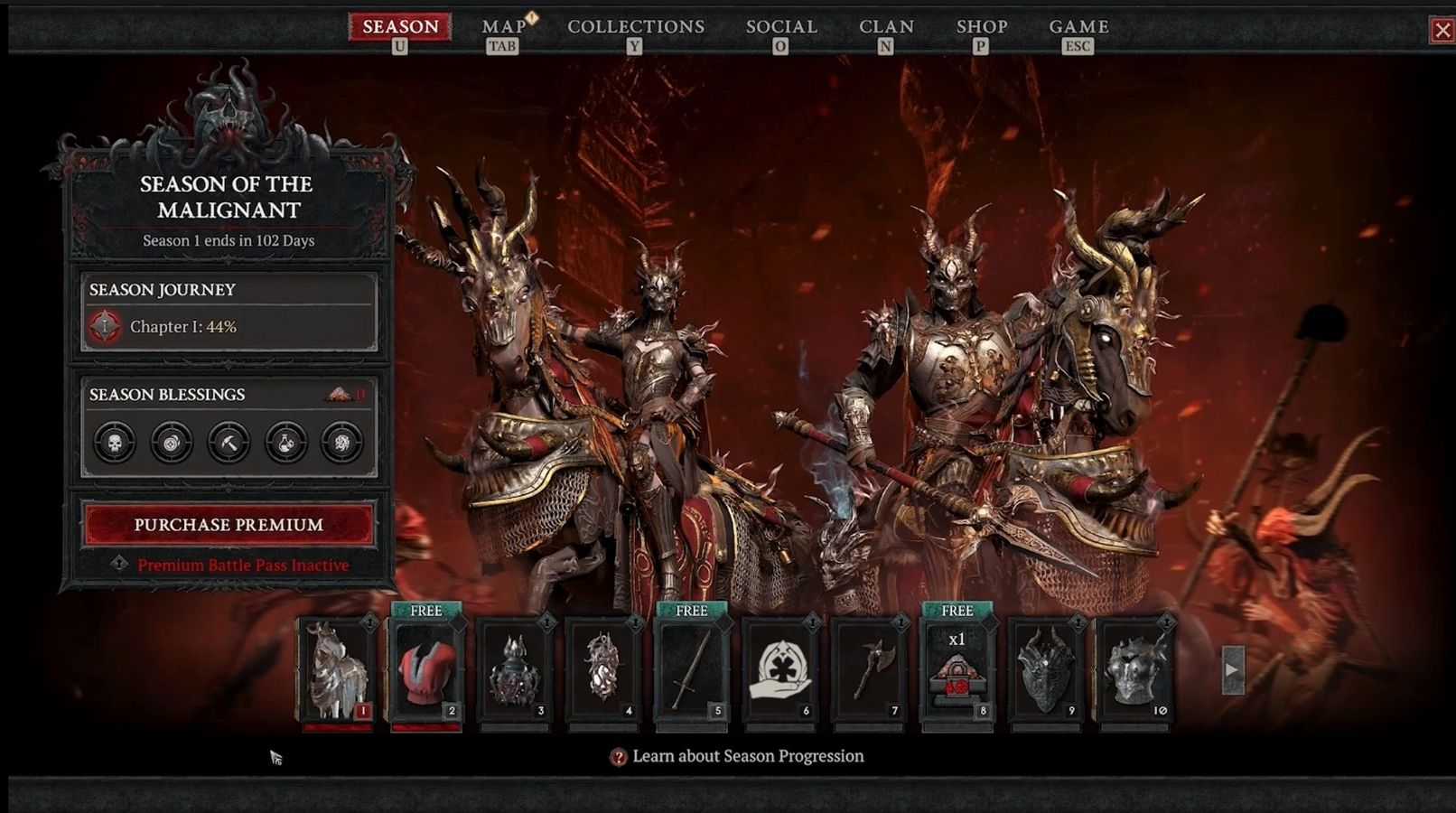
Task: Switch to the Game menu tab
Action: pyautogui.click(x=1078, y=27)
